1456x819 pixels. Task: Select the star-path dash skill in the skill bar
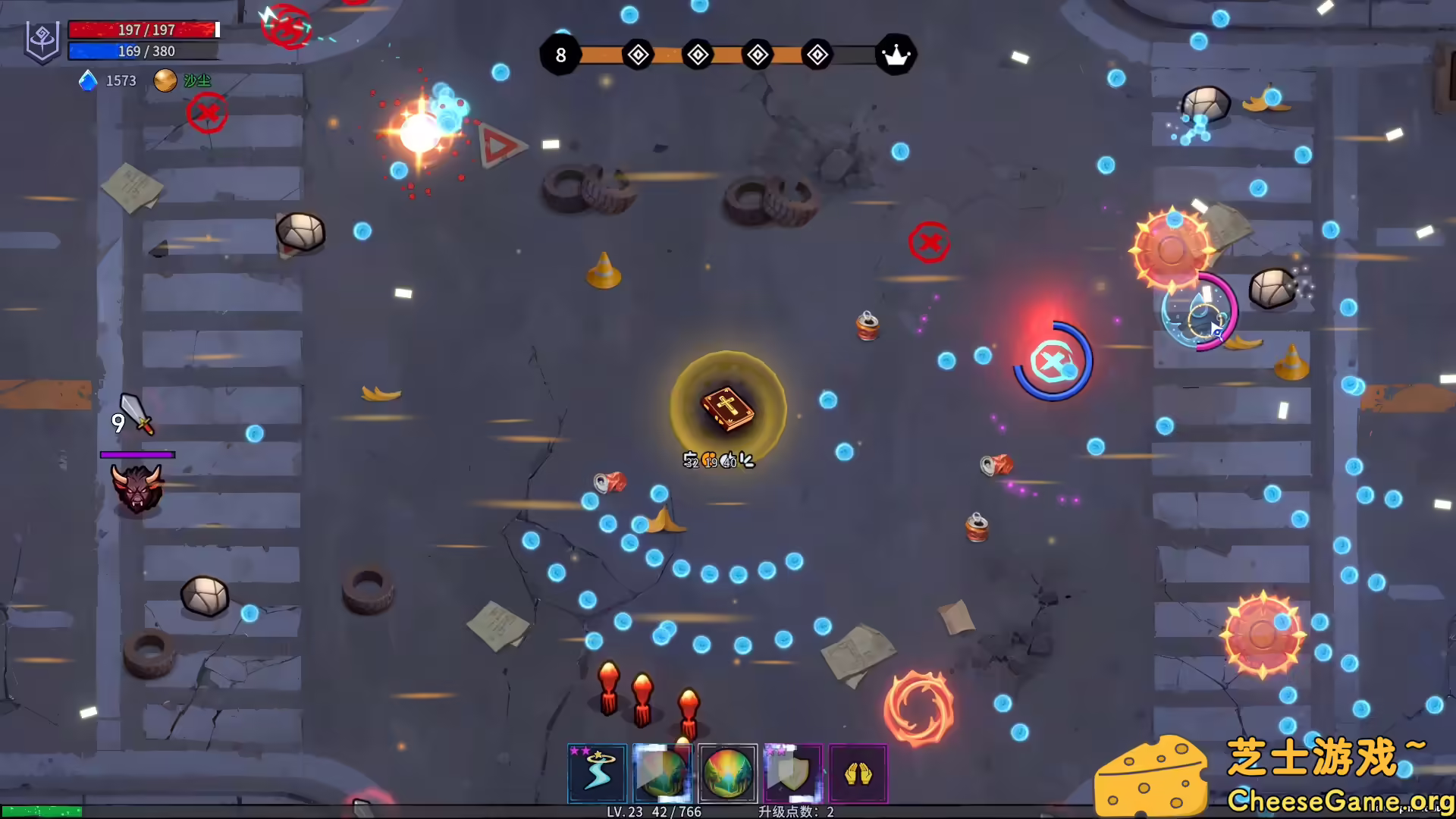(x=596, y=772)
